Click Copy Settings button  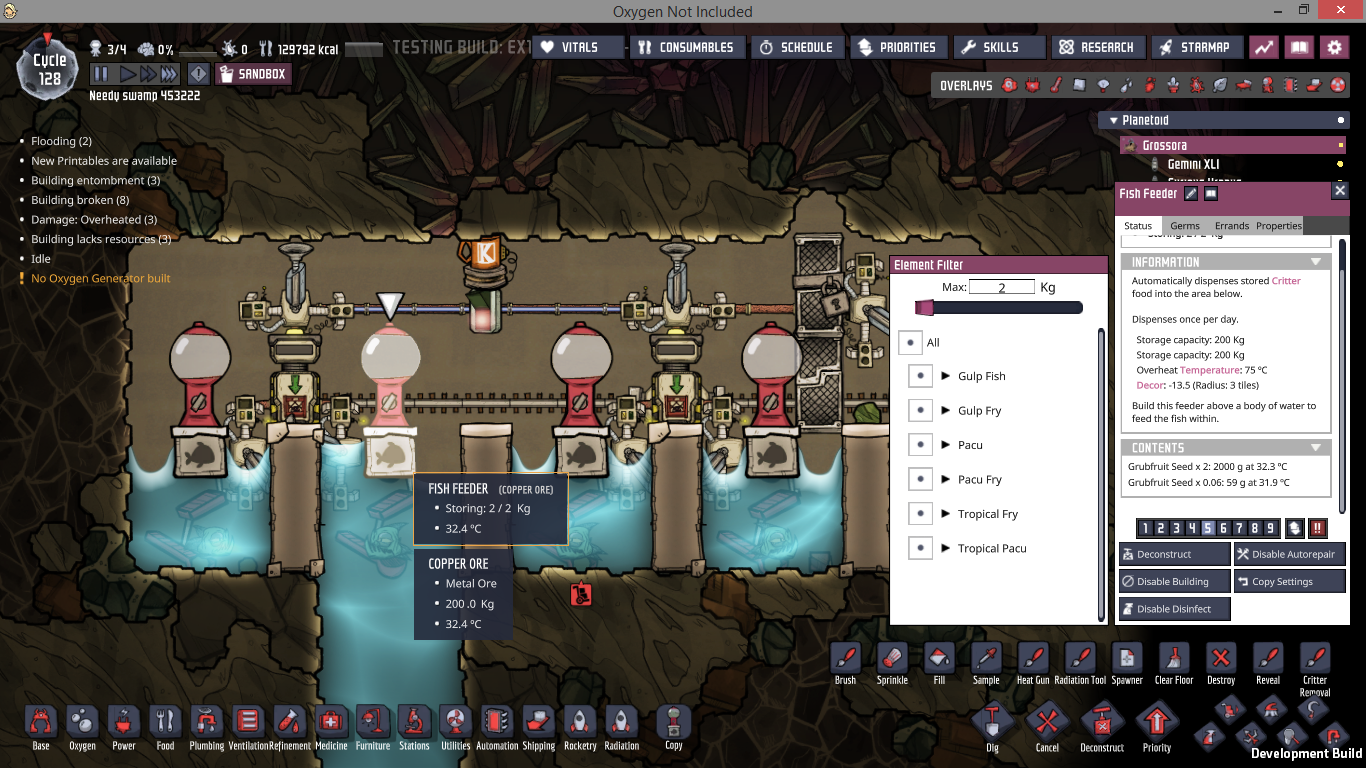(x=1290, y=581)
